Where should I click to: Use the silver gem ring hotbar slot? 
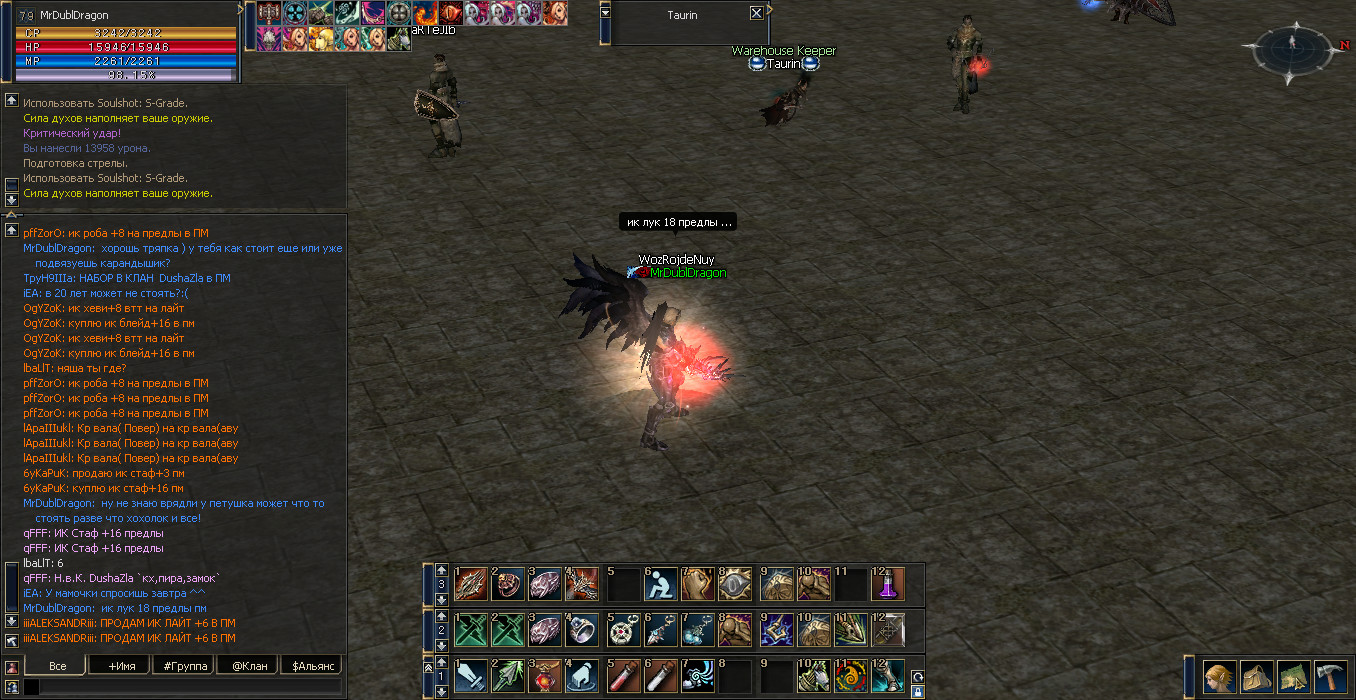click(584, 630)
